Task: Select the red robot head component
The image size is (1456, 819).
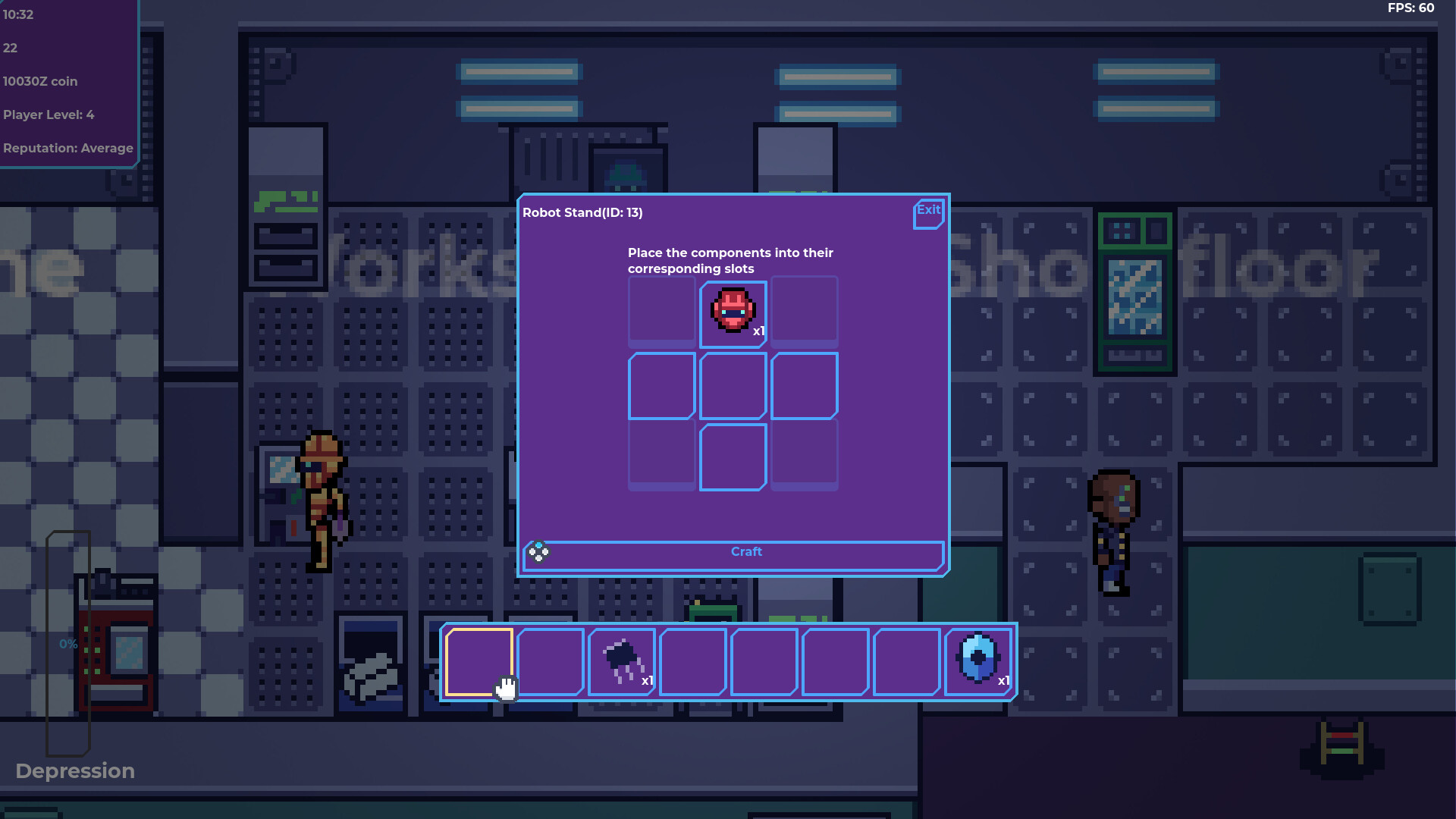Action: (732, 309)
